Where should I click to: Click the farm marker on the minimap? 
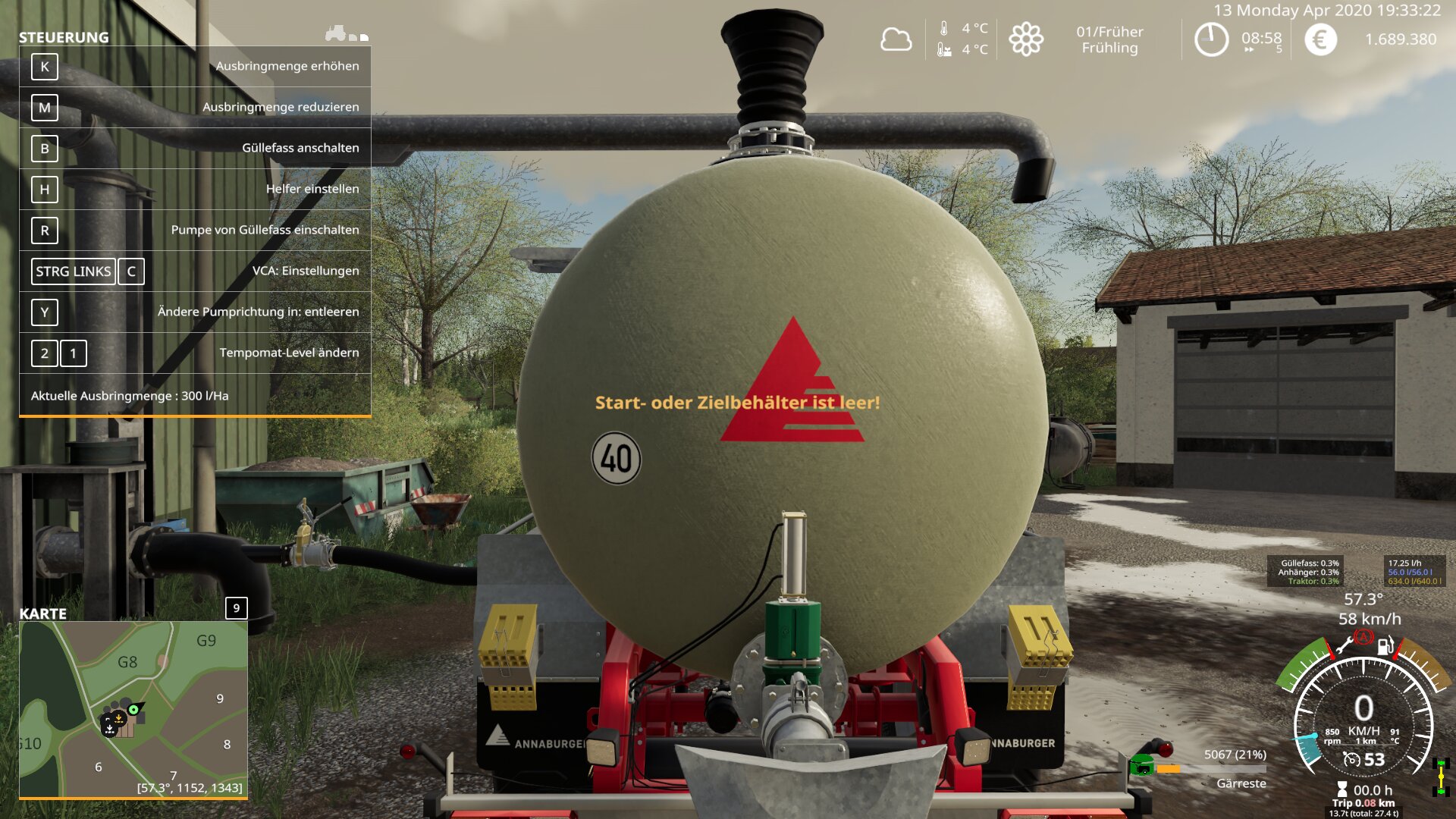click(118, 720)
